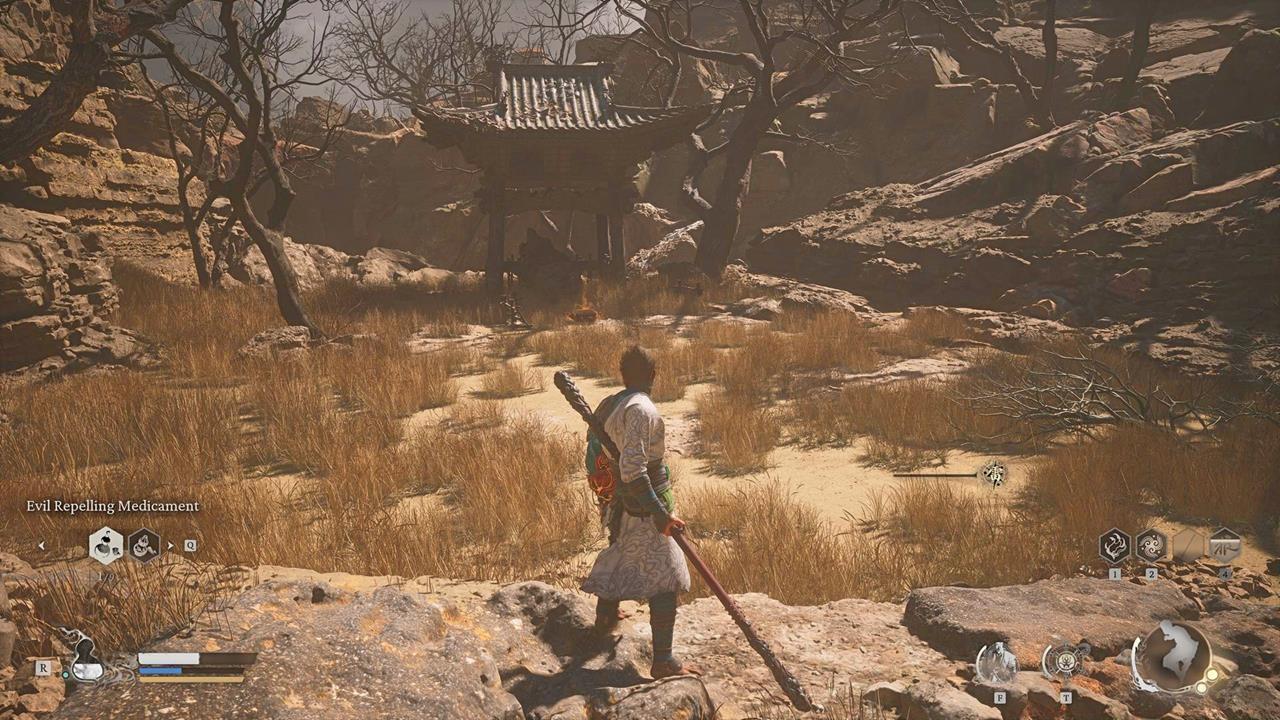The height and width of the screenshot is (720, 1280).
Task: Click the 1/9 medicament count under the item wheel
Action: (104, 576)
